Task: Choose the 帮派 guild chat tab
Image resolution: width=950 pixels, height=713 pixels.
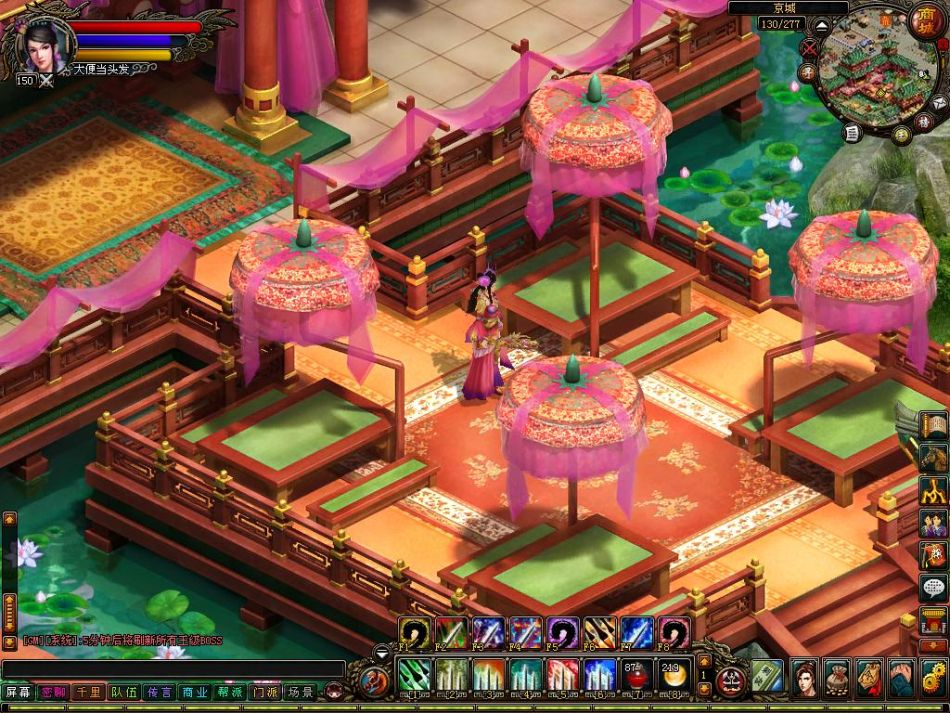Action: point(230,692)
